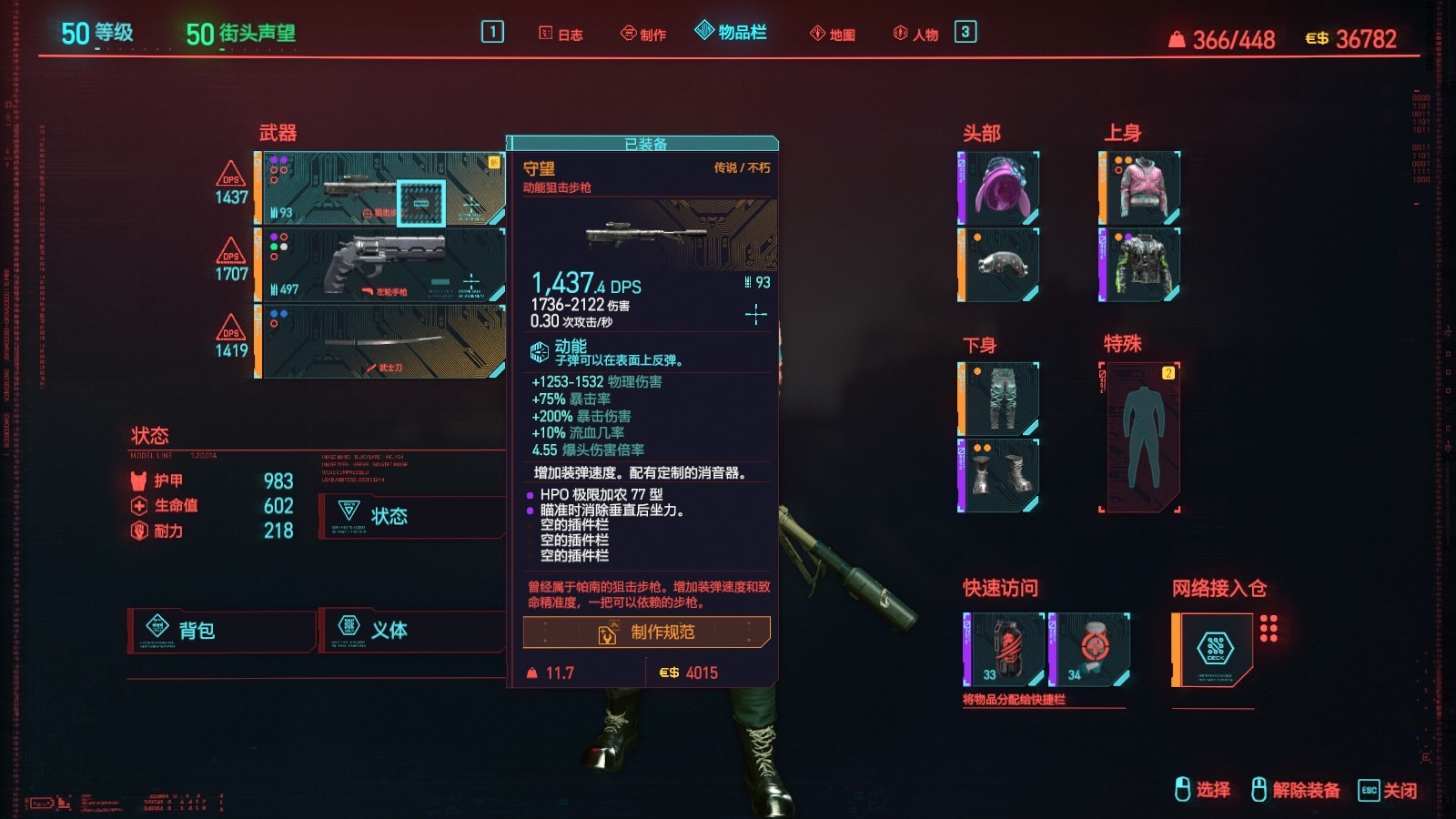Open the 特殊 outfit body slot
This screenshot has height=819, width=1456.
tap(1142, 438)
